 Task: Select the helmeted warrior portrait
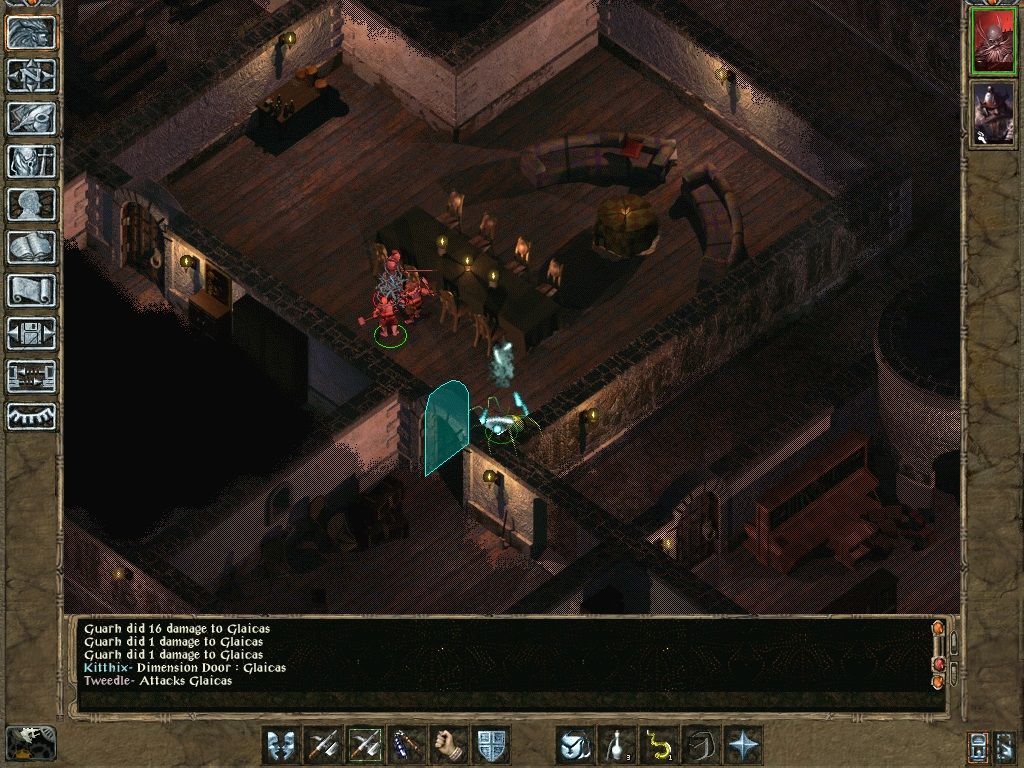click(994, 113)
